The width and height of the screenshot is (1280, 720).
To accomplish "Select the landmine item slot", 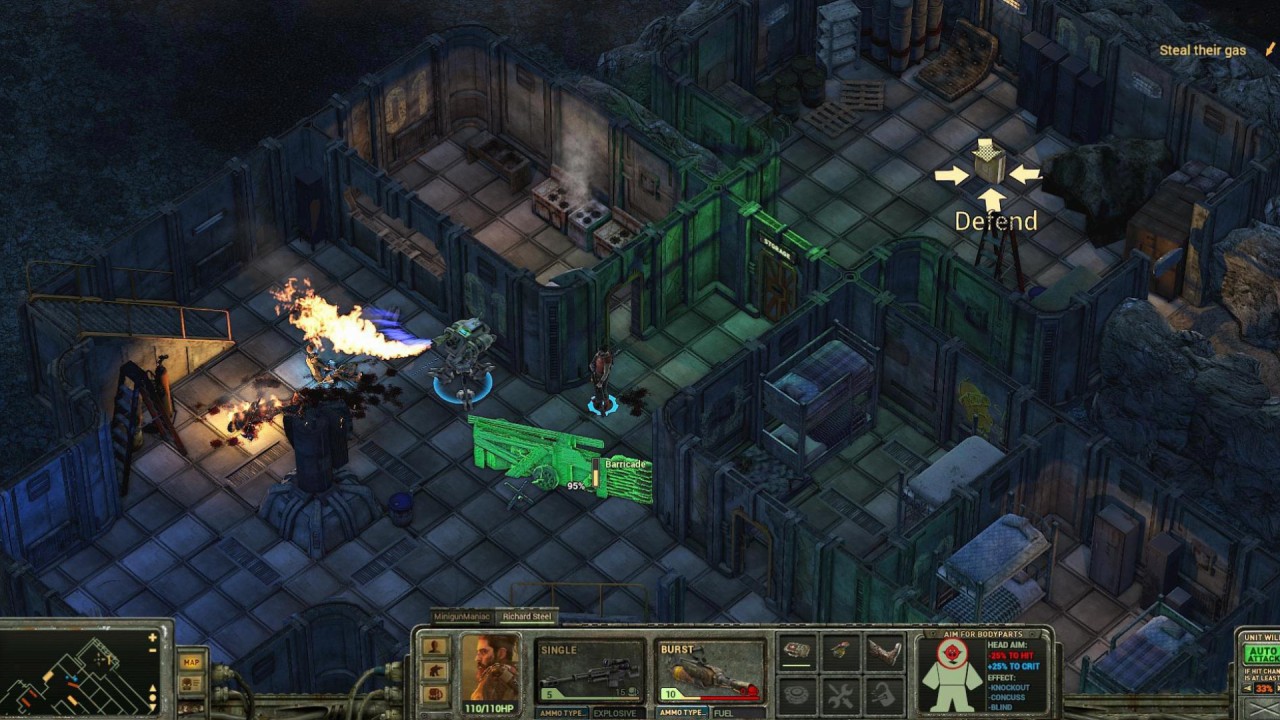I will point(797,693).
